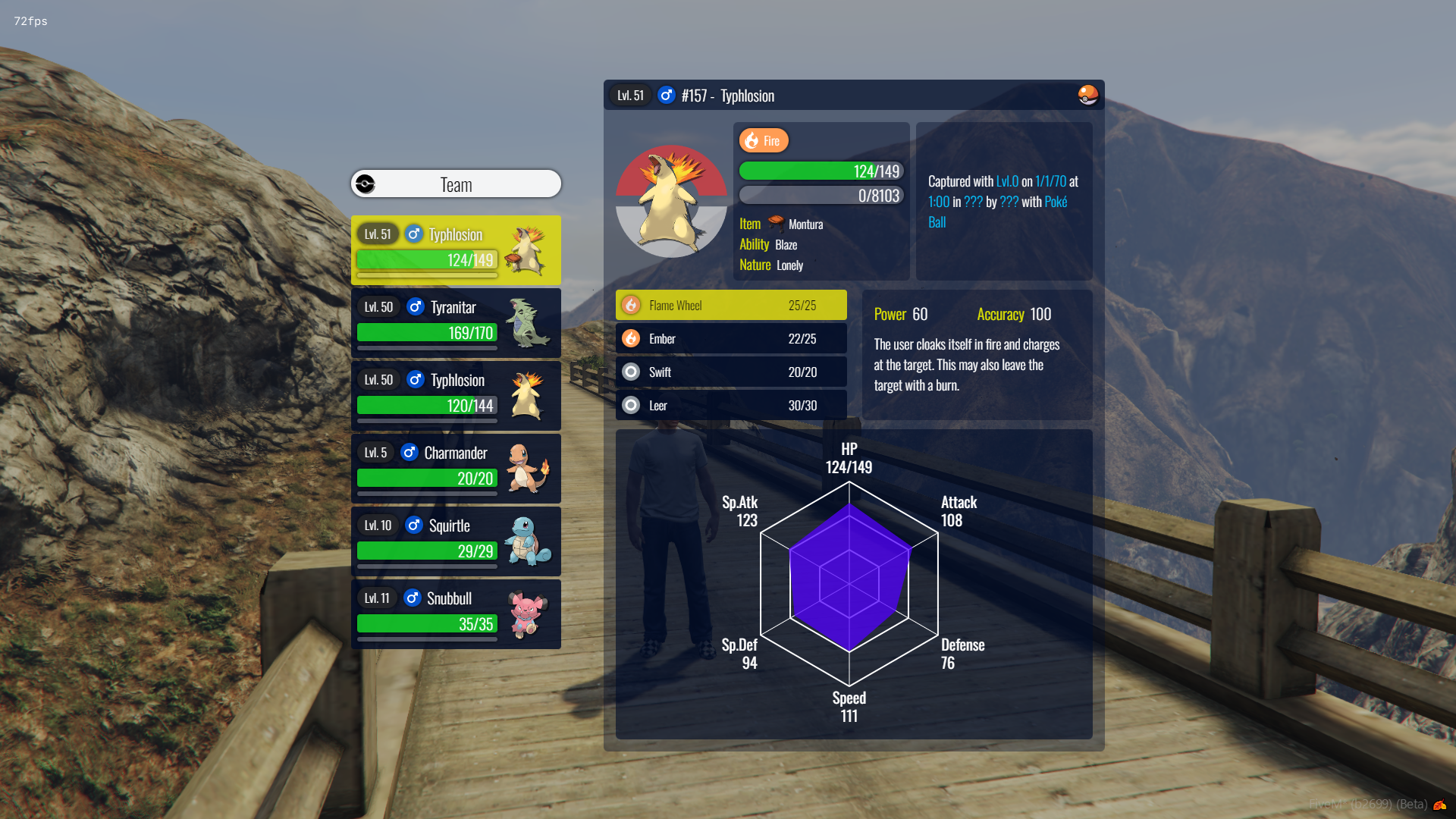Viewport: 1456px width, 819px height.
Task: Select the Lvl. 51 Typhlosion team slot
Action: click(x=456, y=249)
